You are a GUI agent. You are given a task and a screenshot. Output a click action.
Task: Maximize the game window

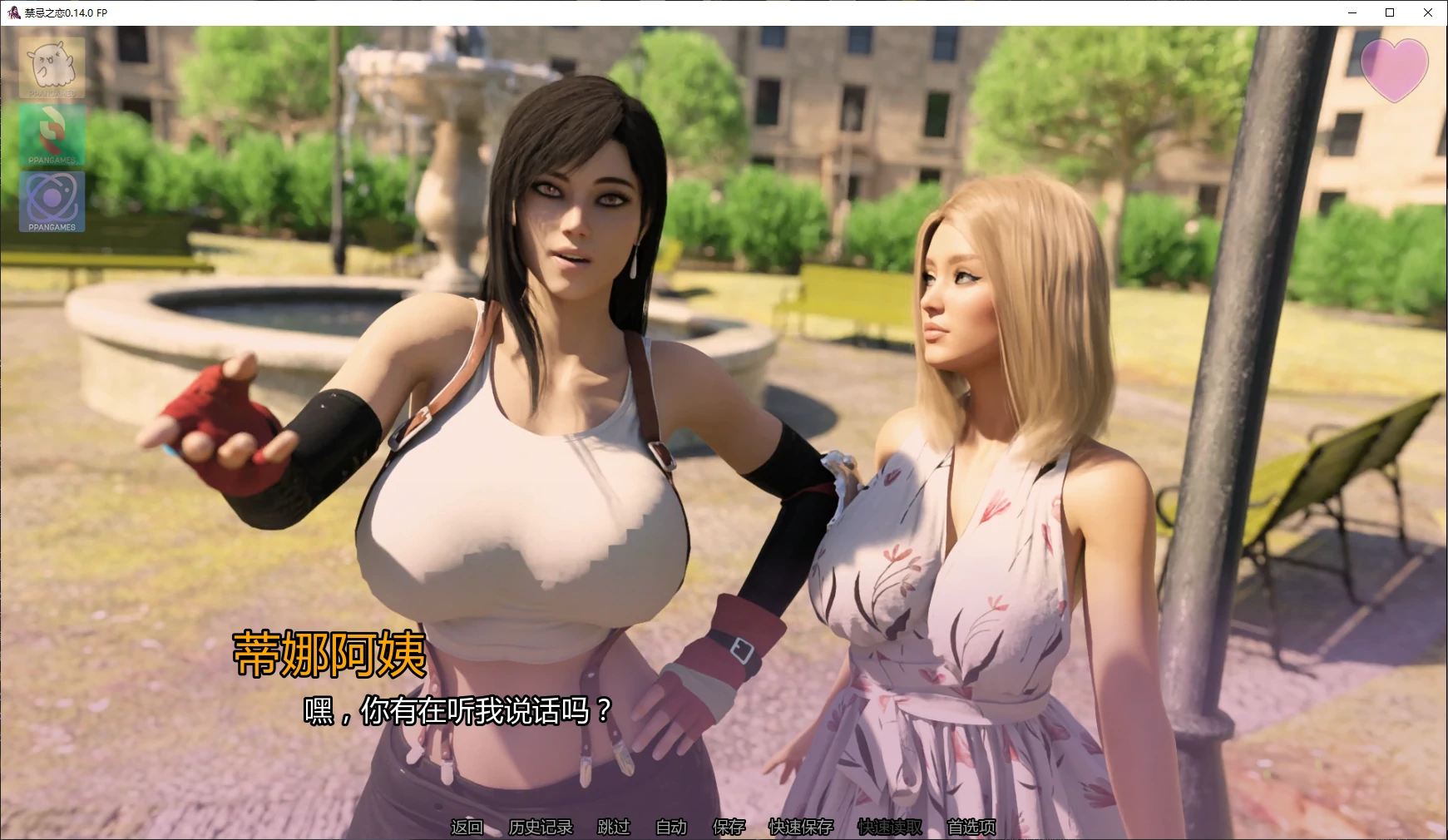pos(1388,12)
